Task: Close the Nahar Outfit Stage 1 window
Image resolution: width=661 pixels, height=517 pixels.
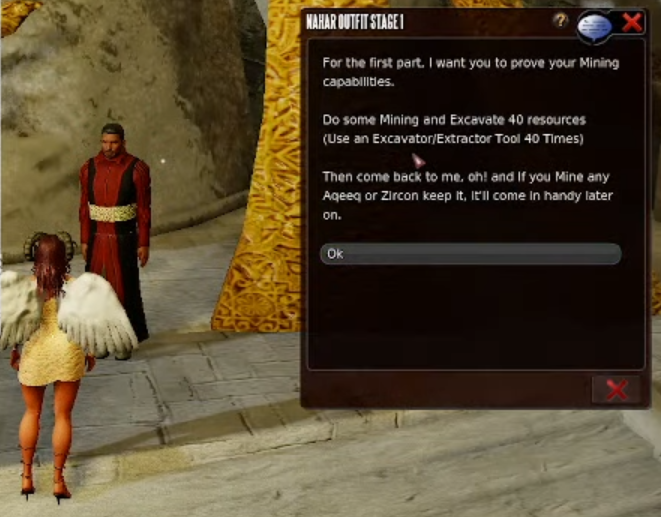Action: [632, 22]
